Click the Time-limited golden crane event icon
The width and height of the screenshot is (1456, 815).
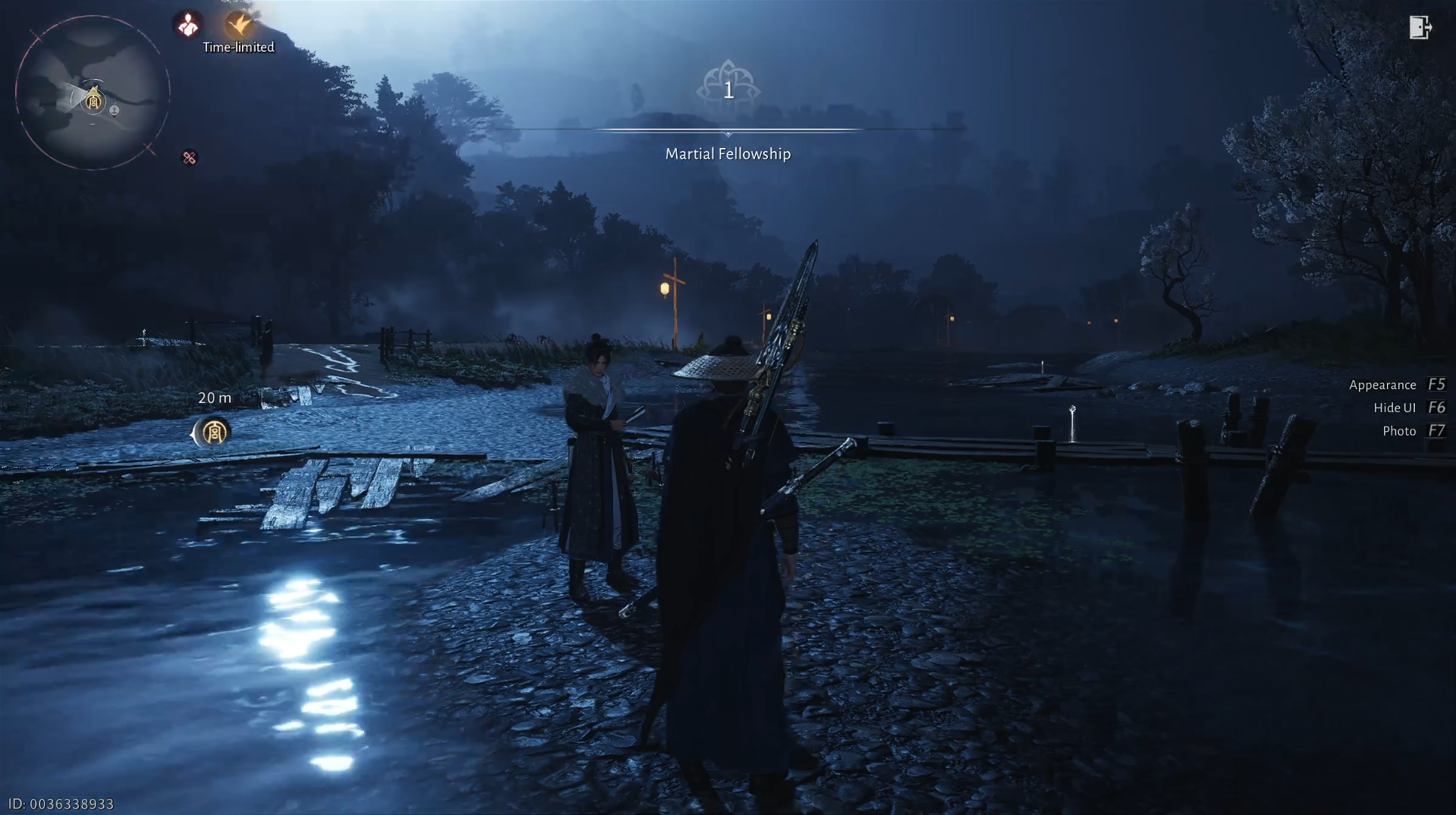pyautogui.click(x=238, y=24)
